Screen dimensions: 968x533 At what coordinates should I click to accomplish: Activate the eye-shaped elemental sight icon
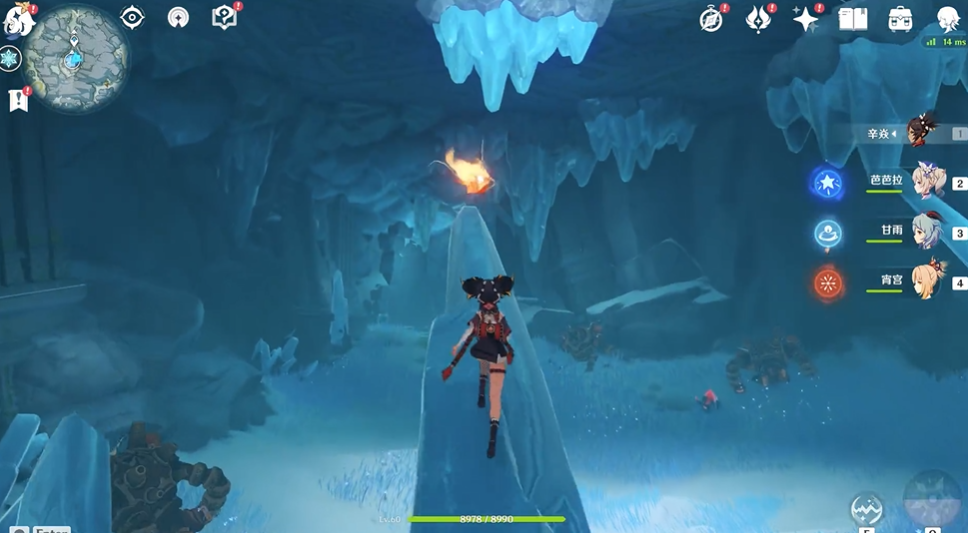point(132,17)
